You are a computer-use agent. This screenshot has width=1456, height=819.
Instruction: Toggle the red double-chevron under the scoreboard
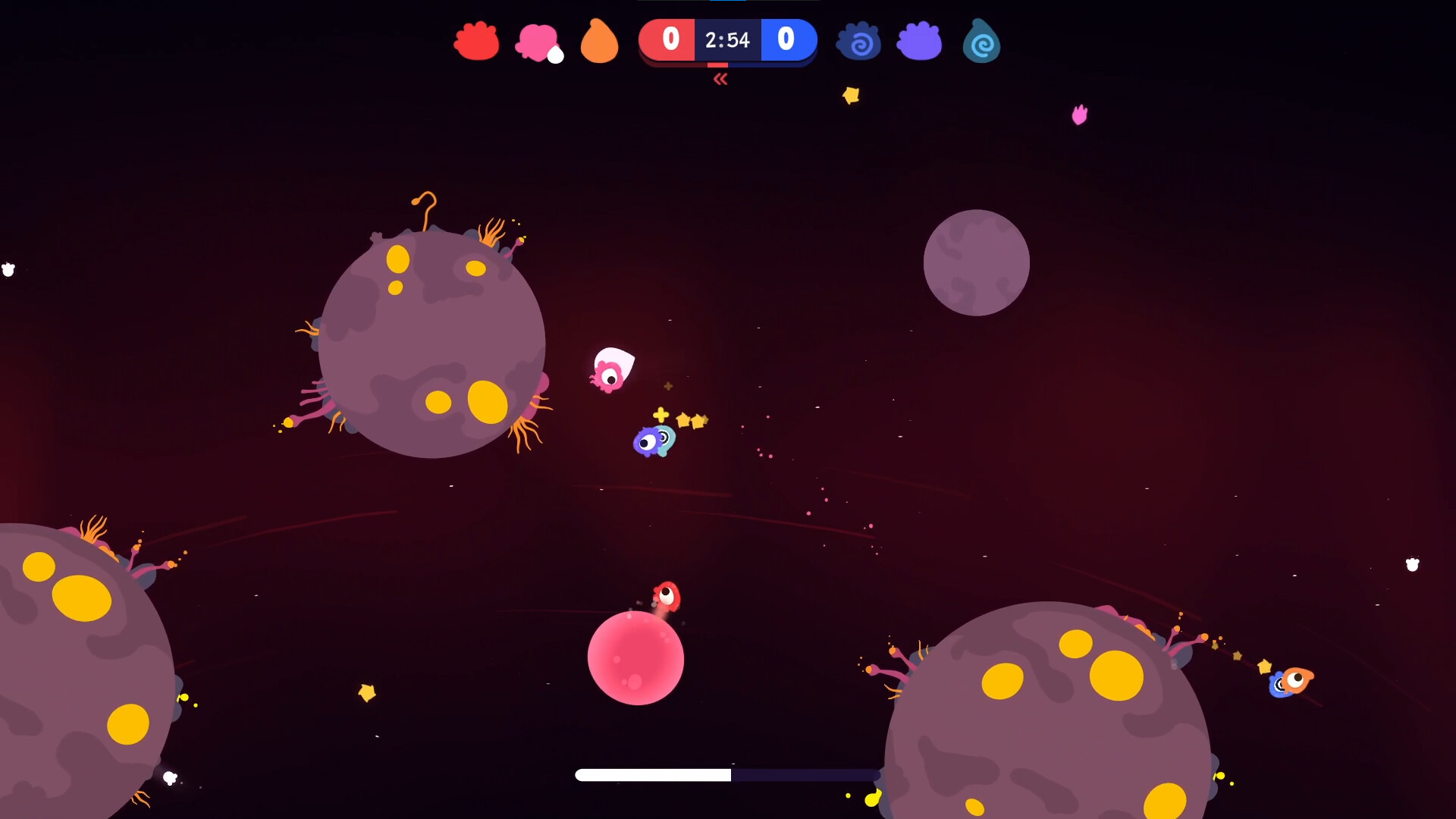(720, 79)
